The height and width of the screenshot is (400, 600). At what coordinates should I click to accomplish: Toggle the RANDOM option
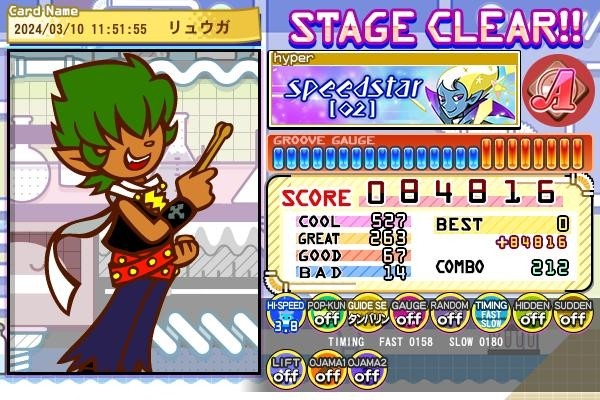click(450, 316)
